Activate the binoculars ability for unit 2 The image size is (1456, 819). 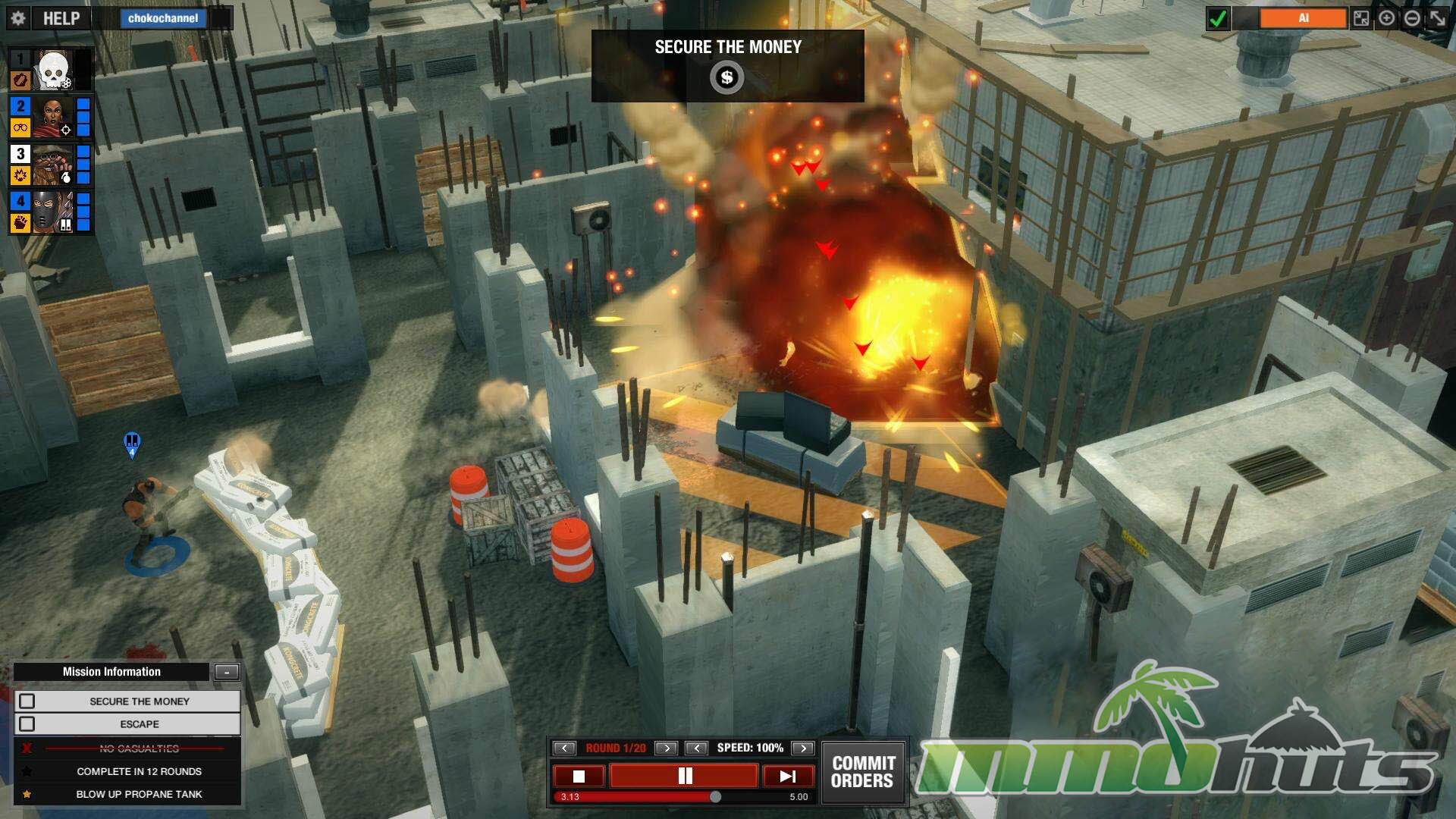tap(20, 128)
